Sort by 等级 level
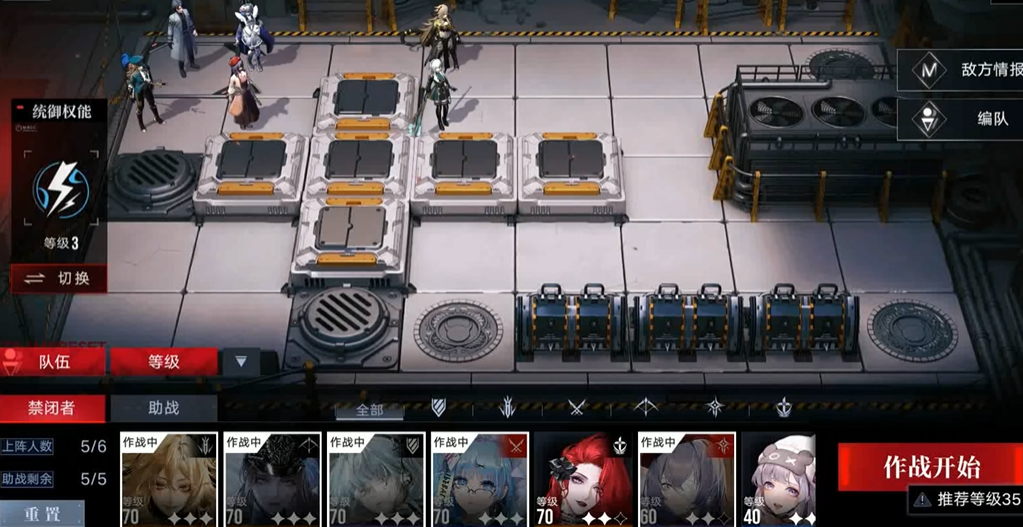 click(163, 361)
